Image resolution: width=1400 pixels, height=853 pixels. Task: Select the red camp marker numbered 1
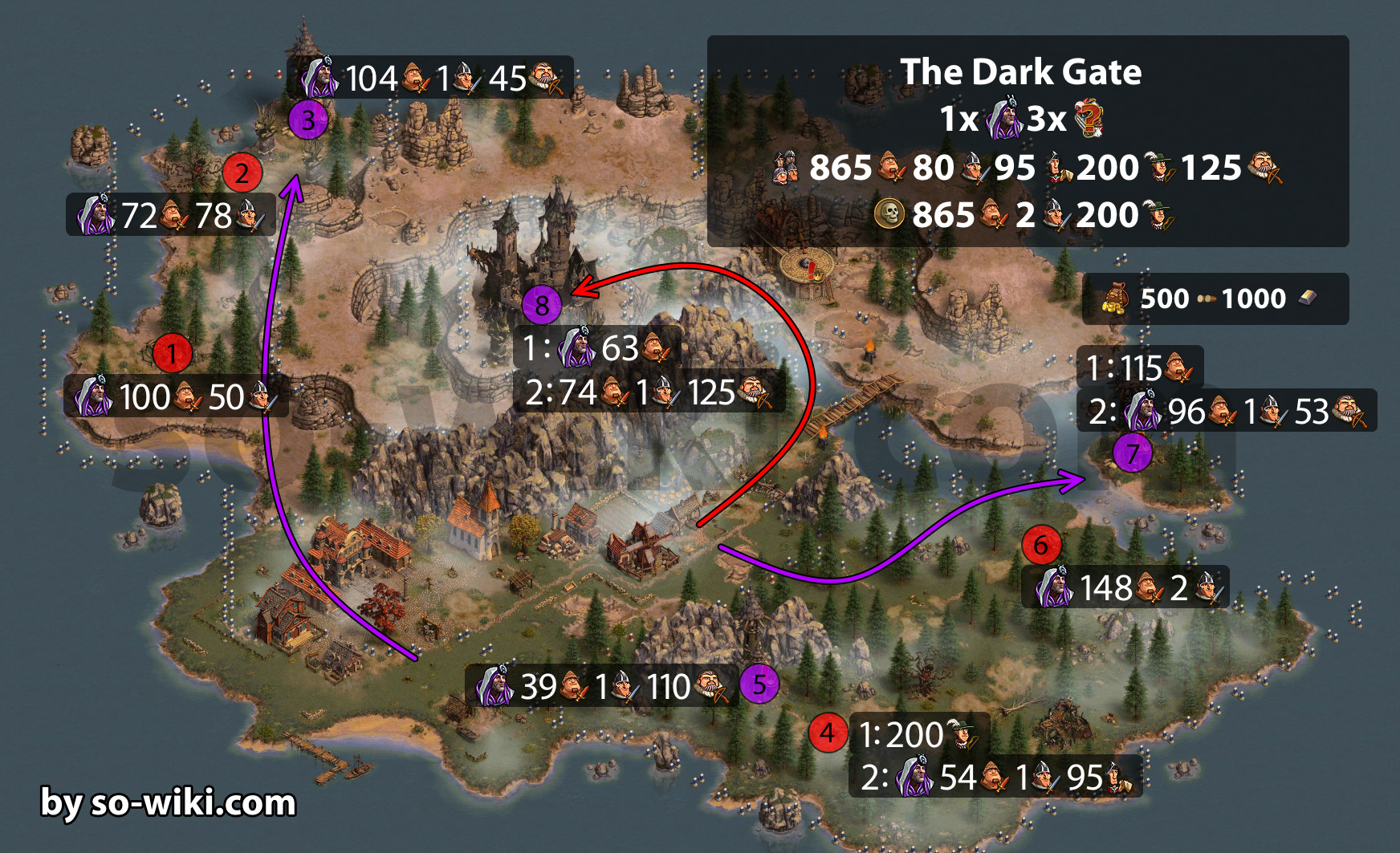coord(172,353)
